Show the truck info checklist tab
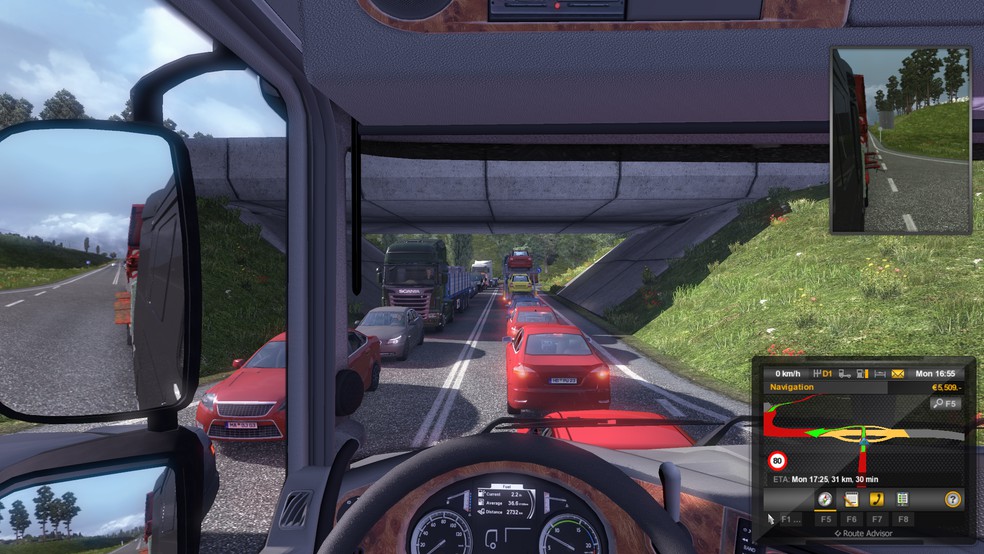Viewport: 984px width, 554px height. pyautogui.click(x=903, y=498)
